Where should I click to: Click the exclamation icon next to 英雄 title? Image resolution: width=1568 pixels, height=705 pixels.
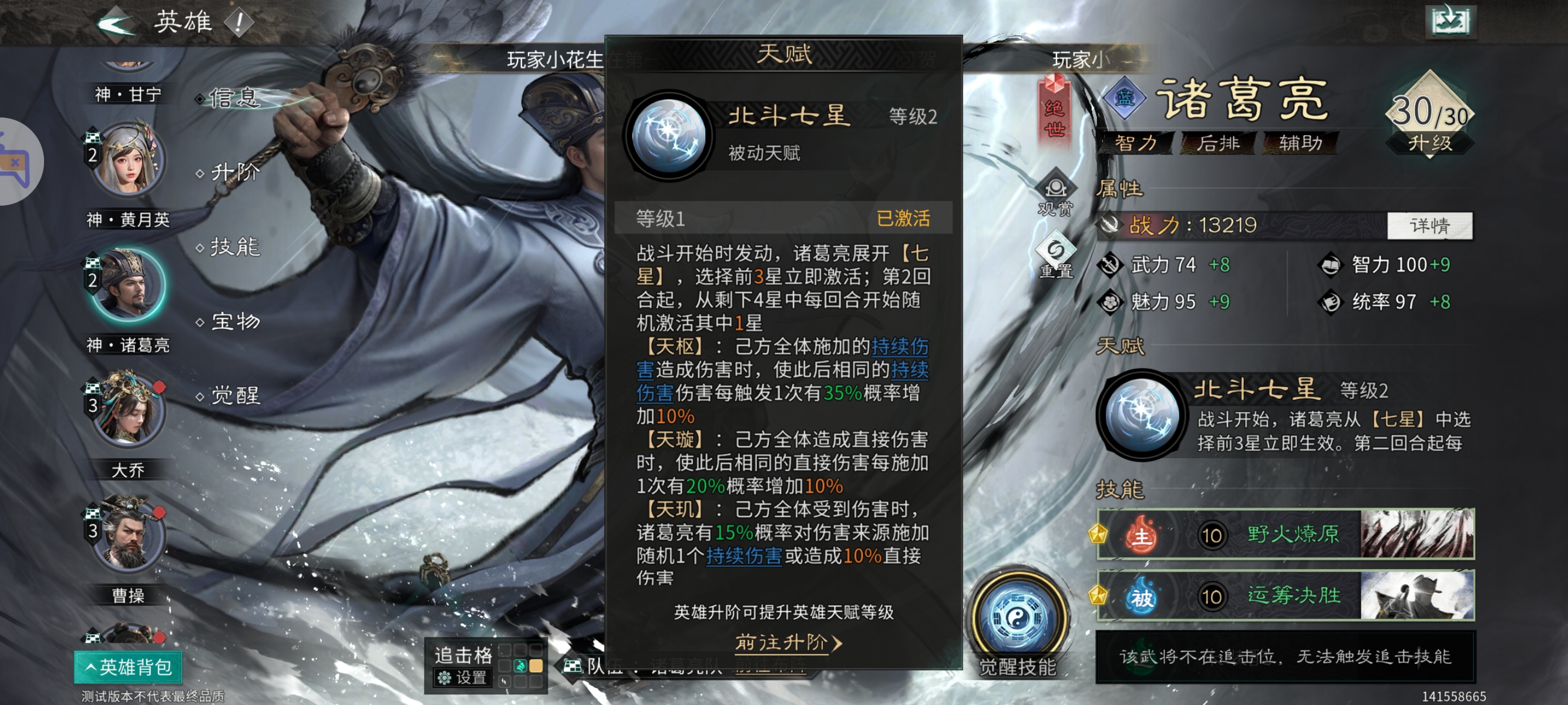(x=238, y=22)
